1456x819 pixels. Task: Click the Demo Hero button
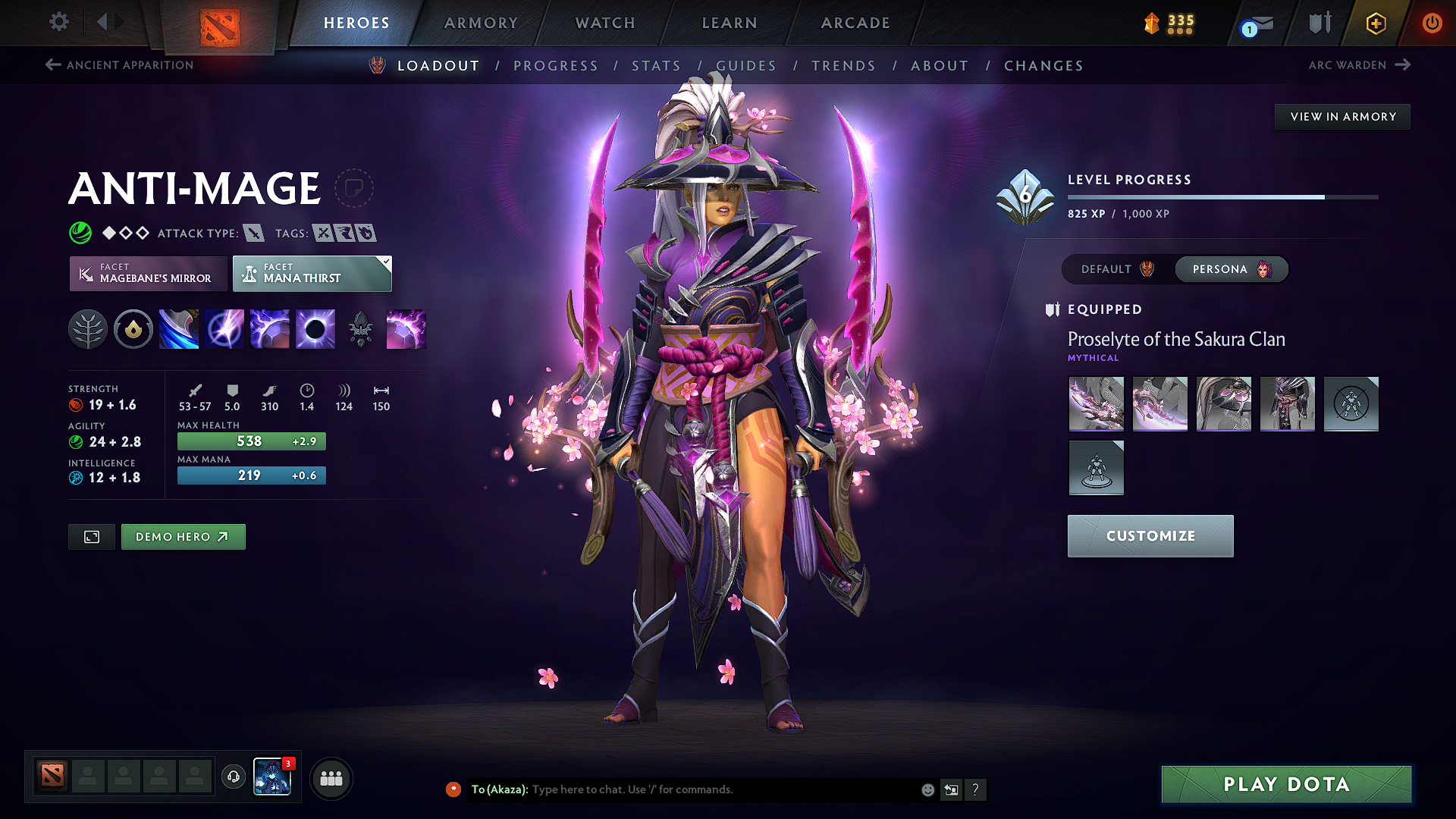[x=183, y=536]
